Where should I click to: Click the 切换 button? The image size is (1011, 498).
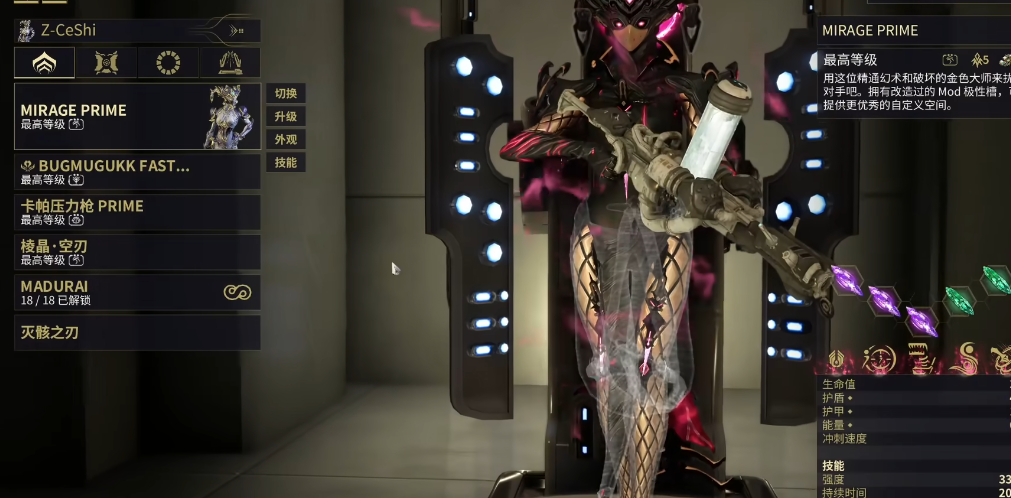[286, 94]
